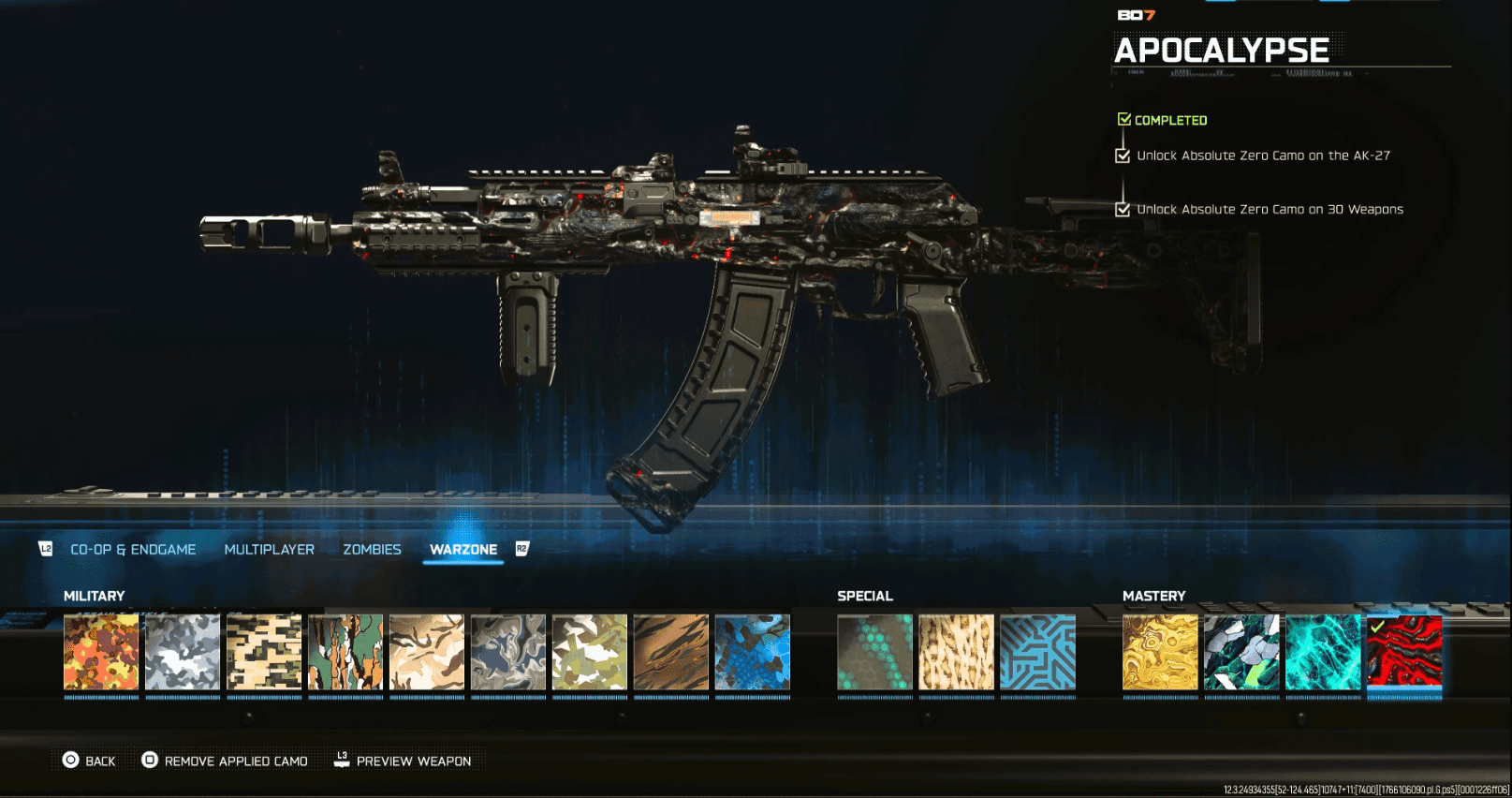Go back to the previous menu
Viewport: 1512px width, 798px height.
(90, 761)
